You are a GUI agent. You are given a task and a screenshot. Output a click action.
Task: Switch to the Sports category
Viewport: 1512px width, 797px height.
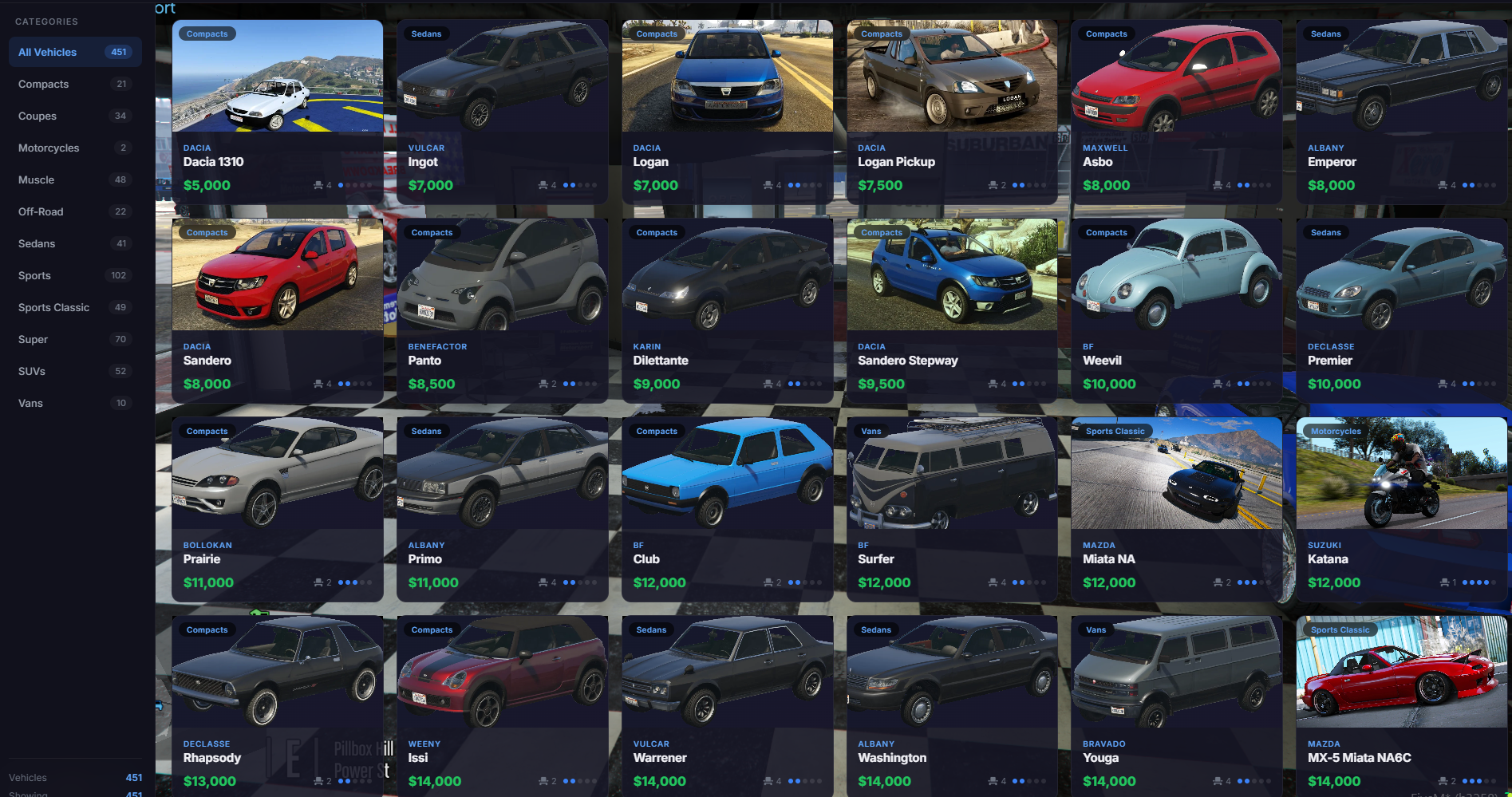point(34,275)
